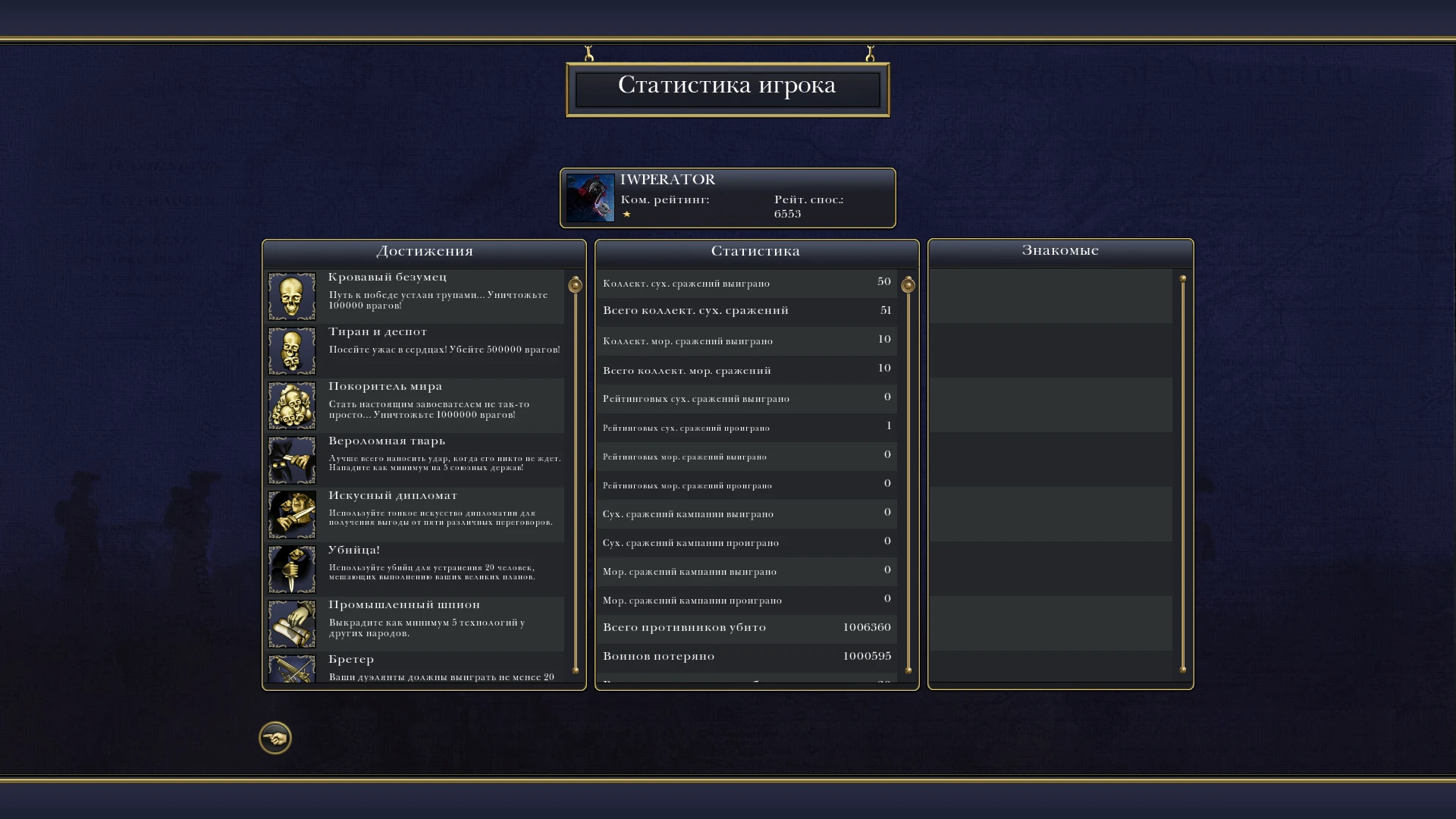Select the Достижения panel header
1456x819 pixels.
423,250
